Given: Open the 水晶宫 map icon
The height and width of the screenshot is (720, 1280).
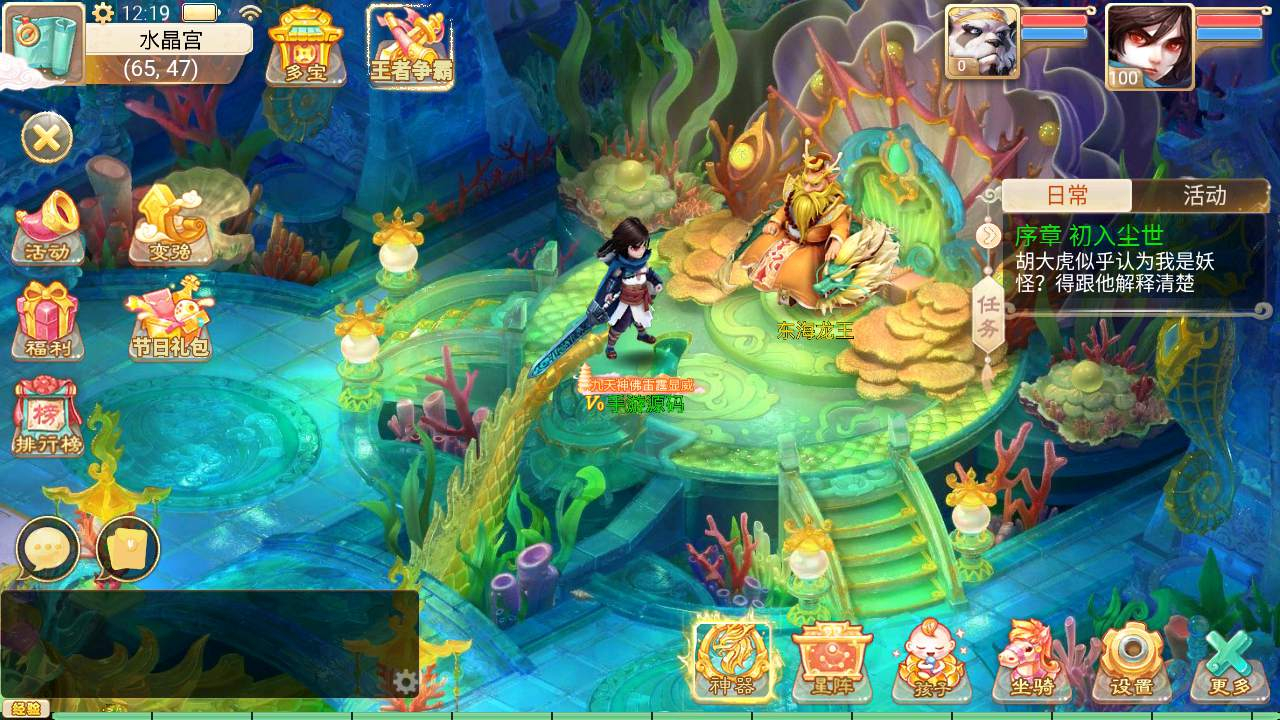Looking at the screenshot, I should pos(44,44).
